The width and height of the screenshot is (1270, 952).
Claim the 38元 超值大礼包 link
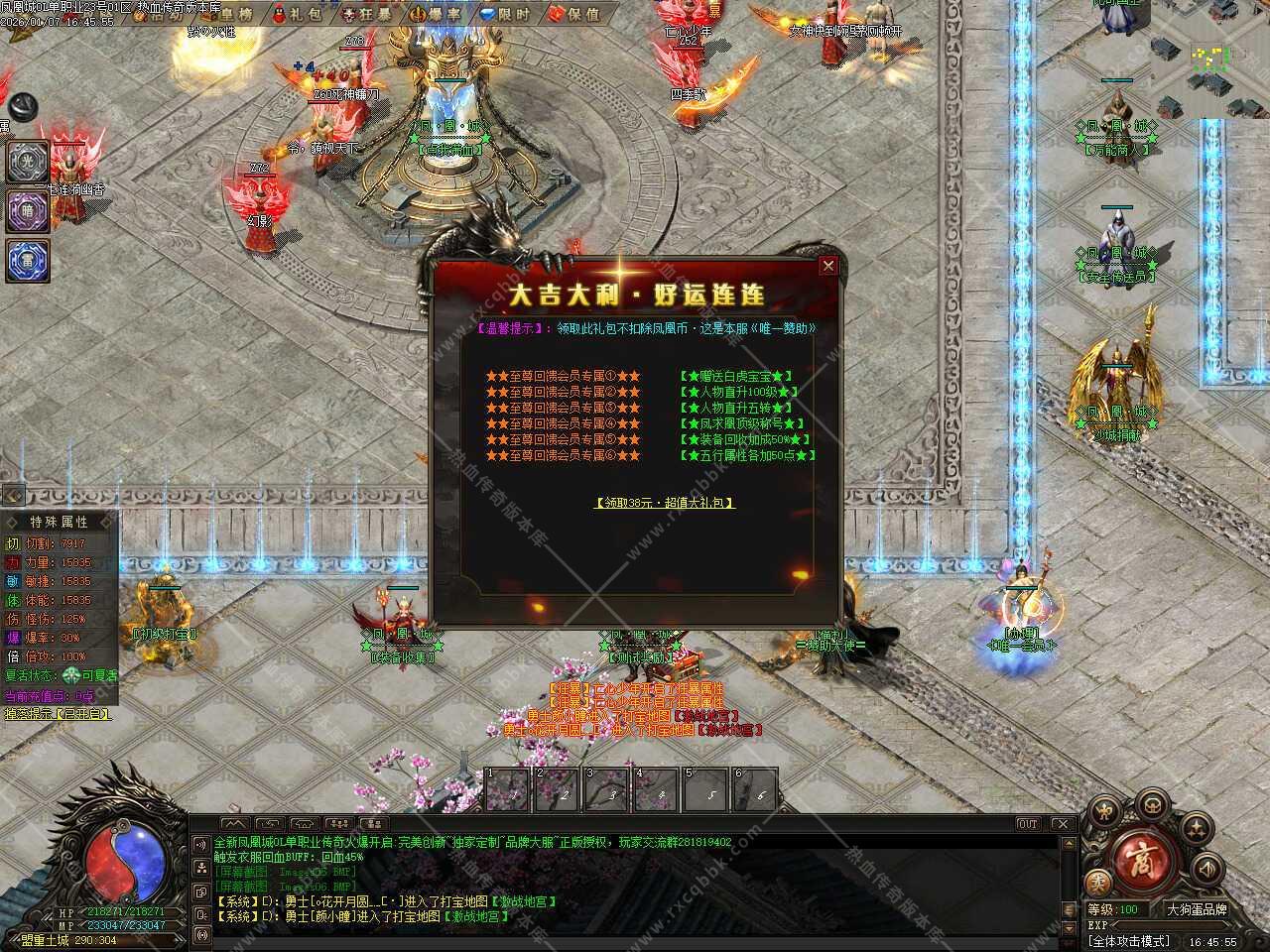point(664,503)
